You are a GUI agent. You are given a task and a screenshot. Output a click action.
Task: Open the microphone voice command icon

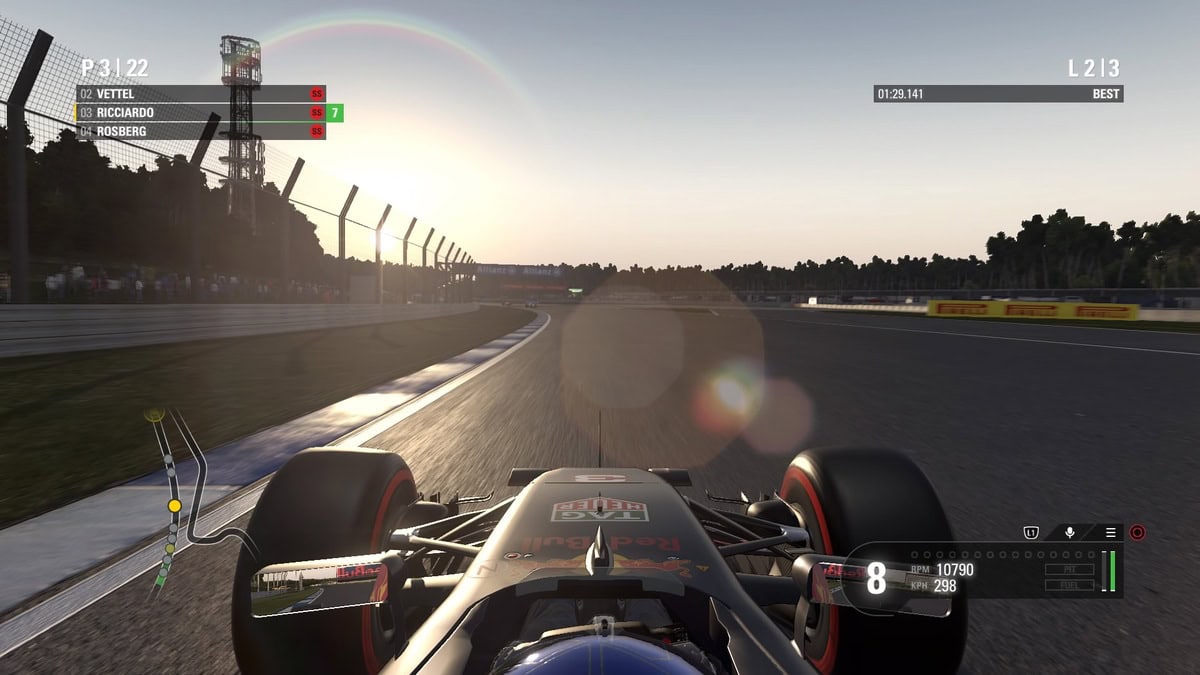(1069, 532)
